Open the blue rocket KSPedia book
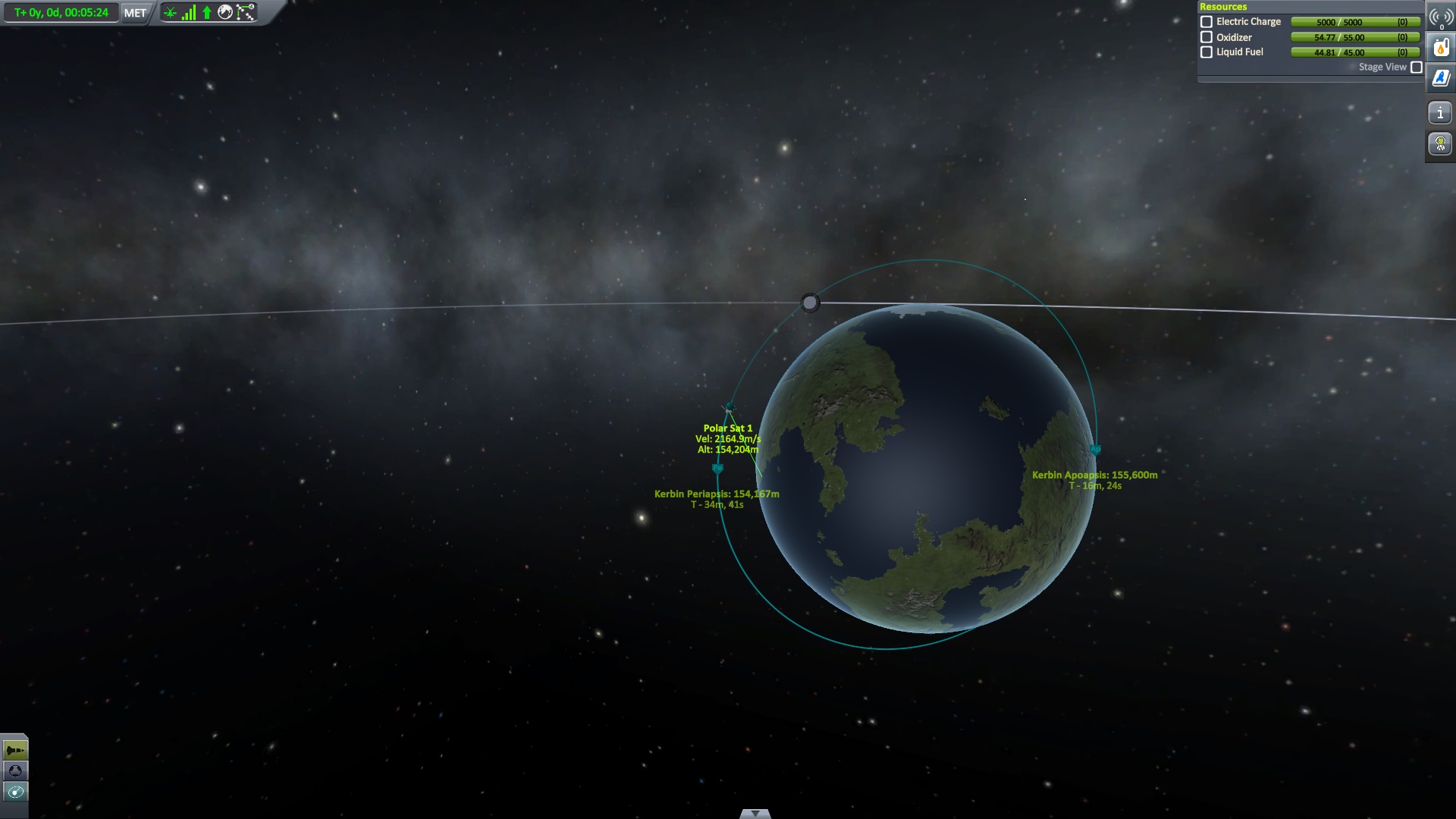The image size is (1456, 819). [1441, 78]
